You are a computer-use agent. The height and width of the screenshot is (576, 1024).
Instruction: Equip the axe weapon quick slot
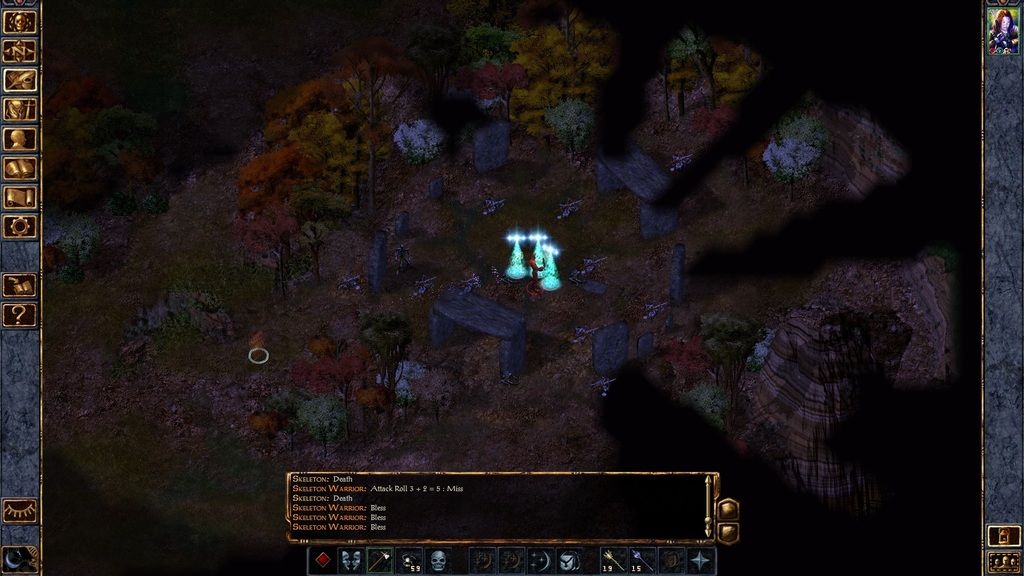tap(380, 561)
